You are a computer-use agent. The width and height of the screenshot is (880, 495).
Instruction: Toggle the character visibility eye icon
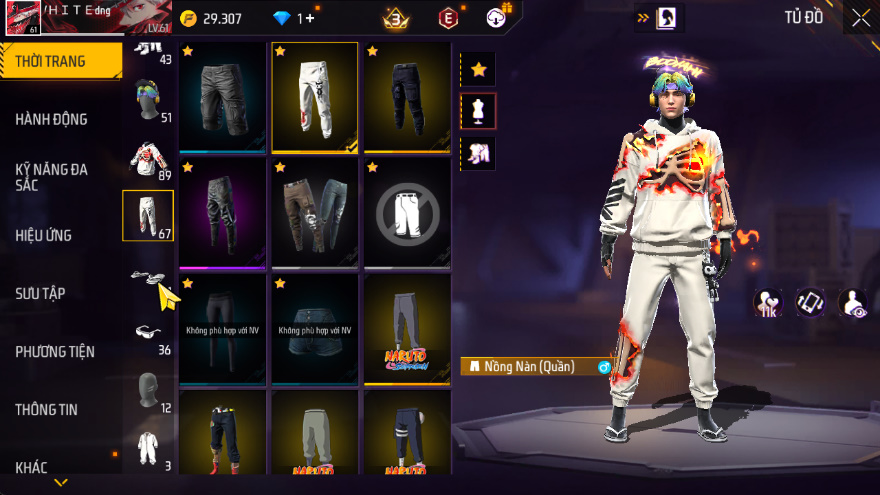(x=851, y=303)
